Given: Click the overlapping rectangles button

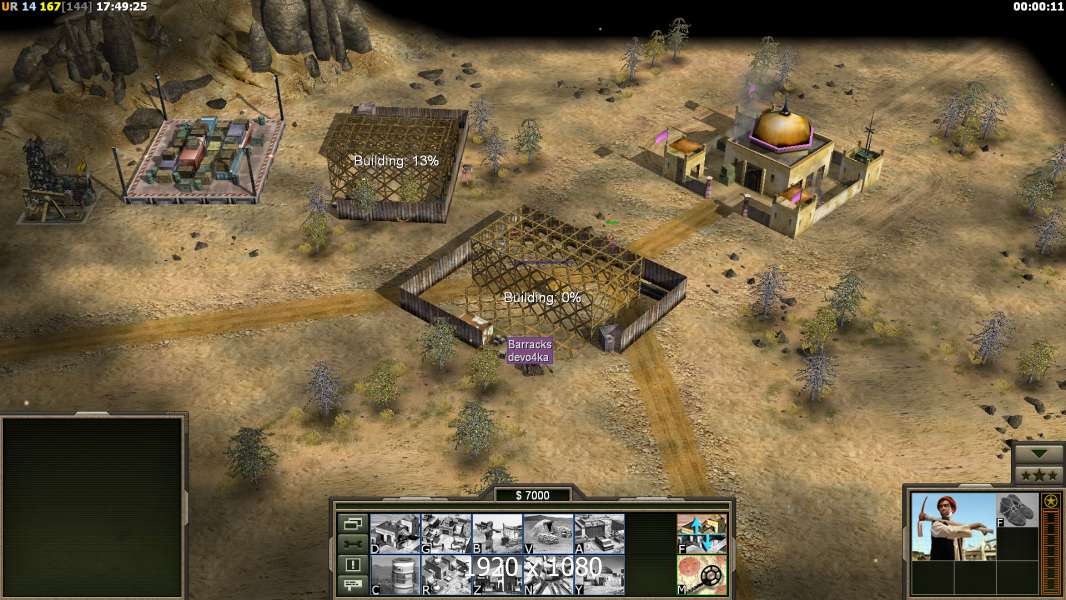Looking at the screenshot, I should click(x=352, y=523).
